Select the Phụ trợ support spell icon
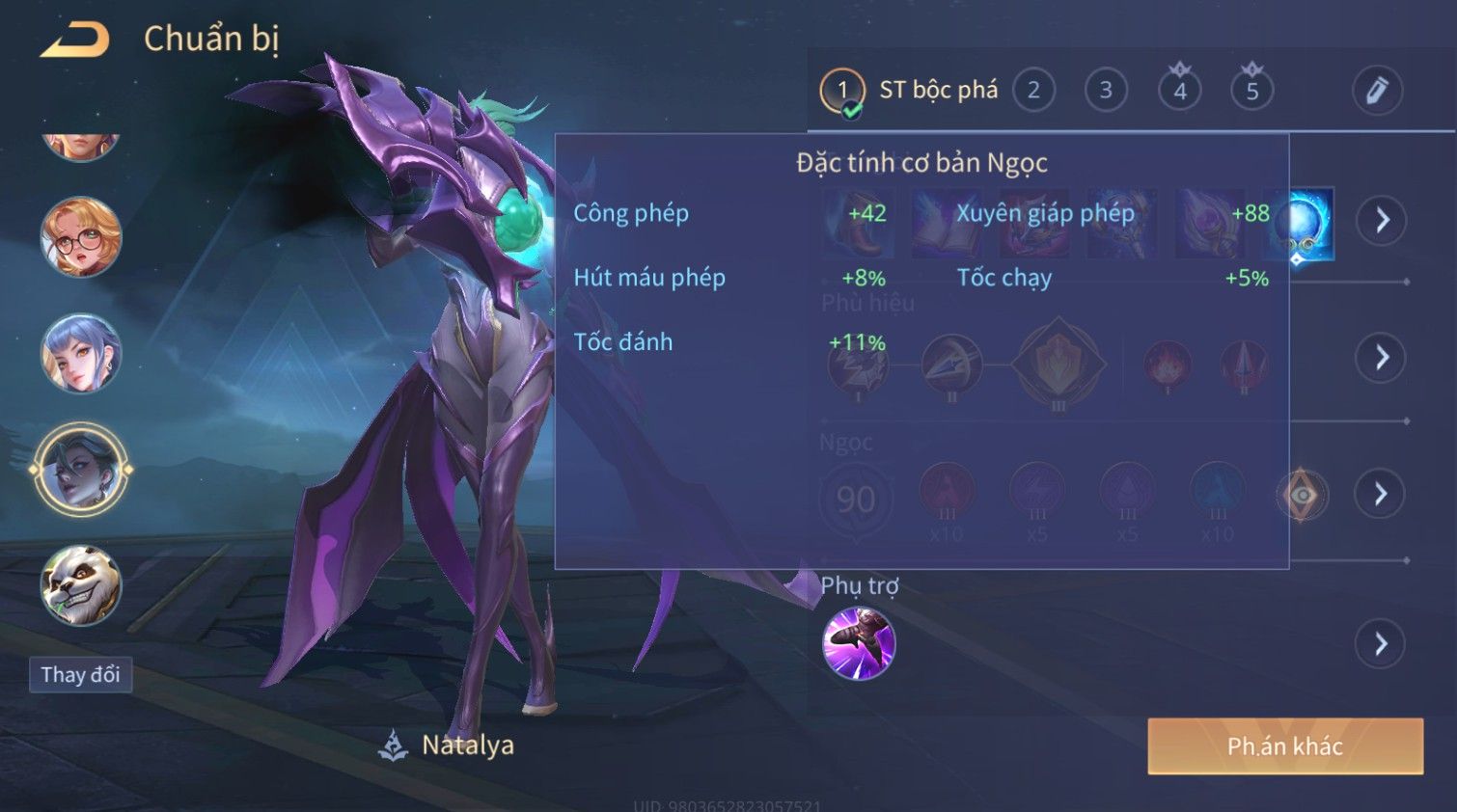The height and width of the screenshot is (812, 1457). [859, 643]
